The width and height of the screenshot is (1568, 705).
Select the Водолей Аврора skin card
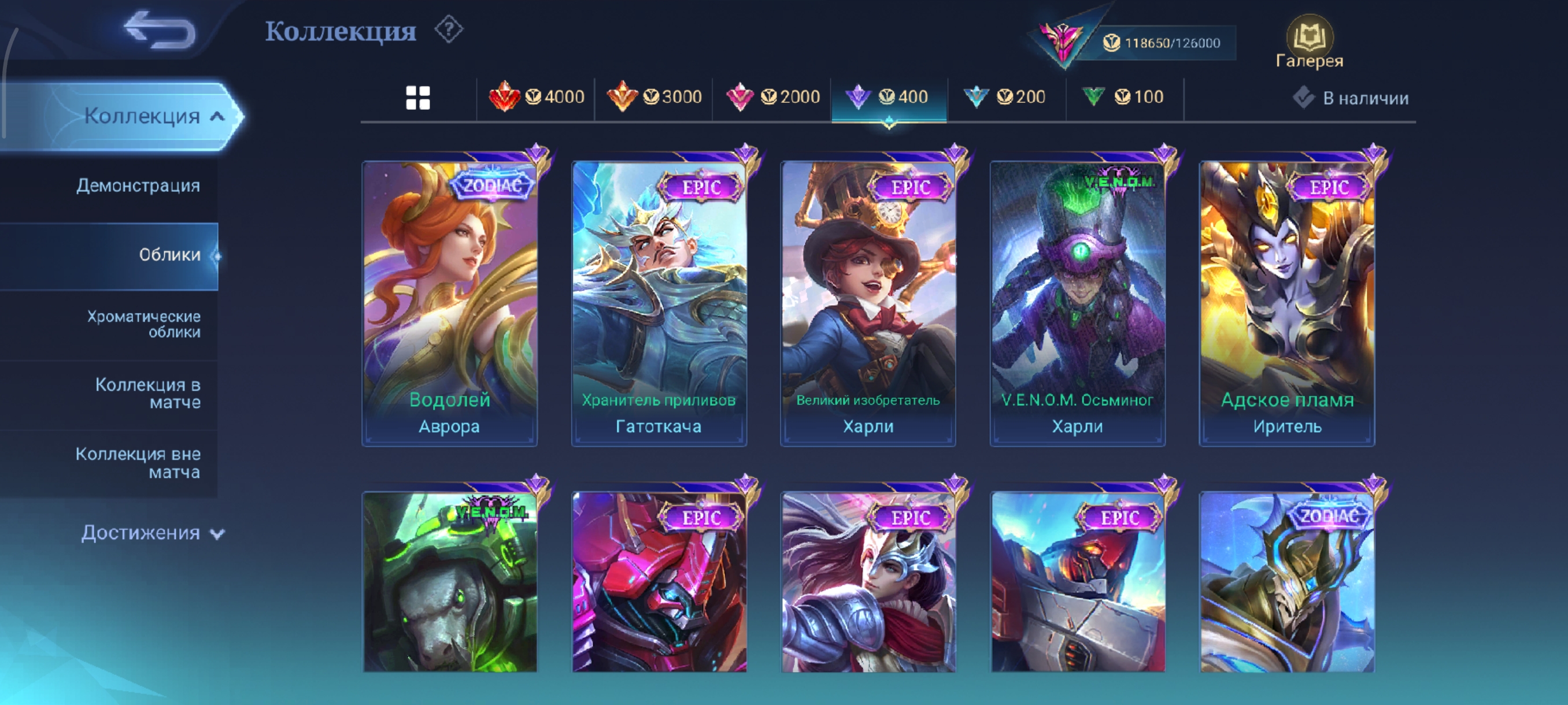click(x=449, y=303)
